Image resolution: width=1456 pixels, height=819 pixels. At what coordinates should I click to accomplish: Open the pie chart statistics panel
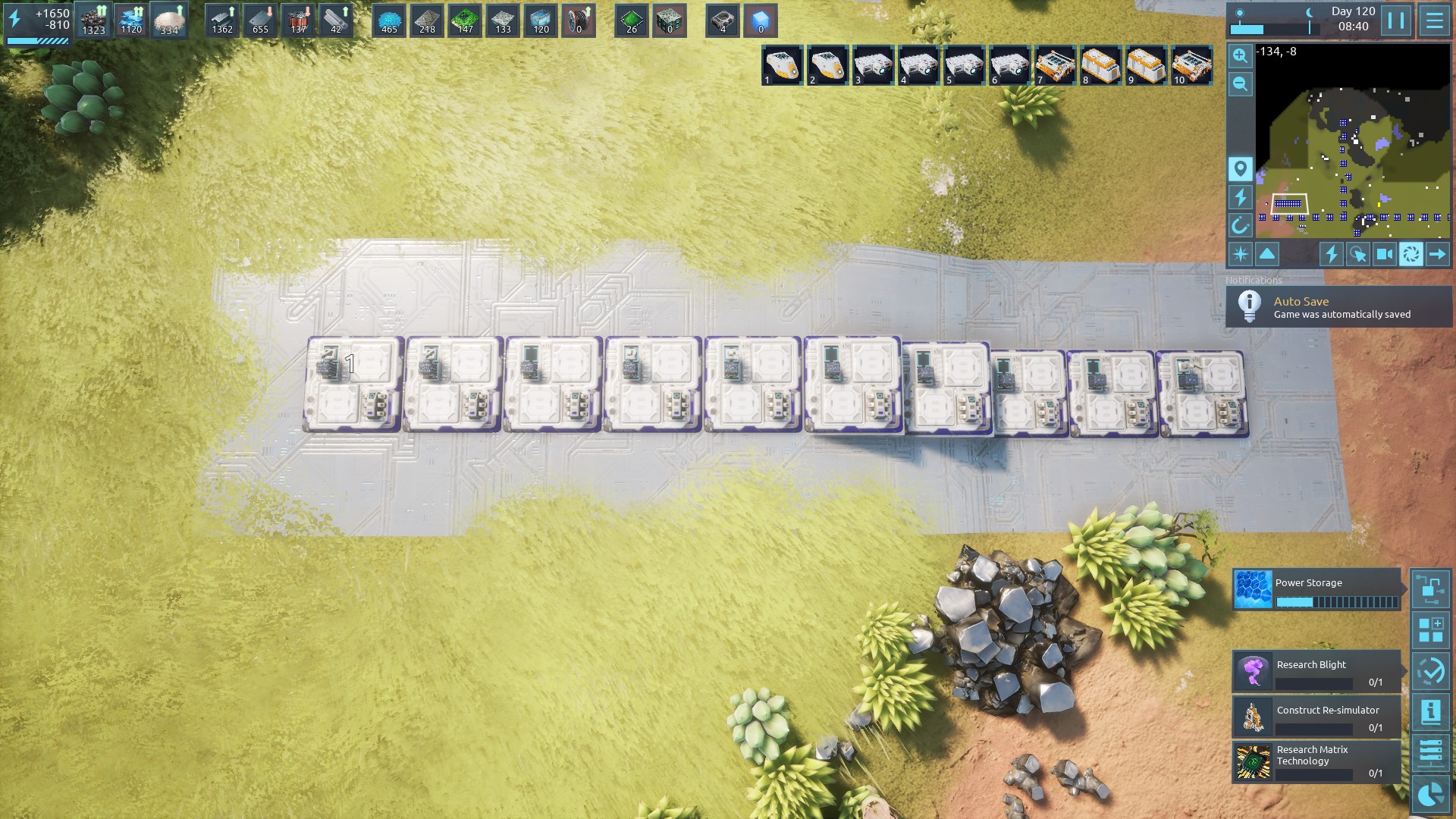1430,794
